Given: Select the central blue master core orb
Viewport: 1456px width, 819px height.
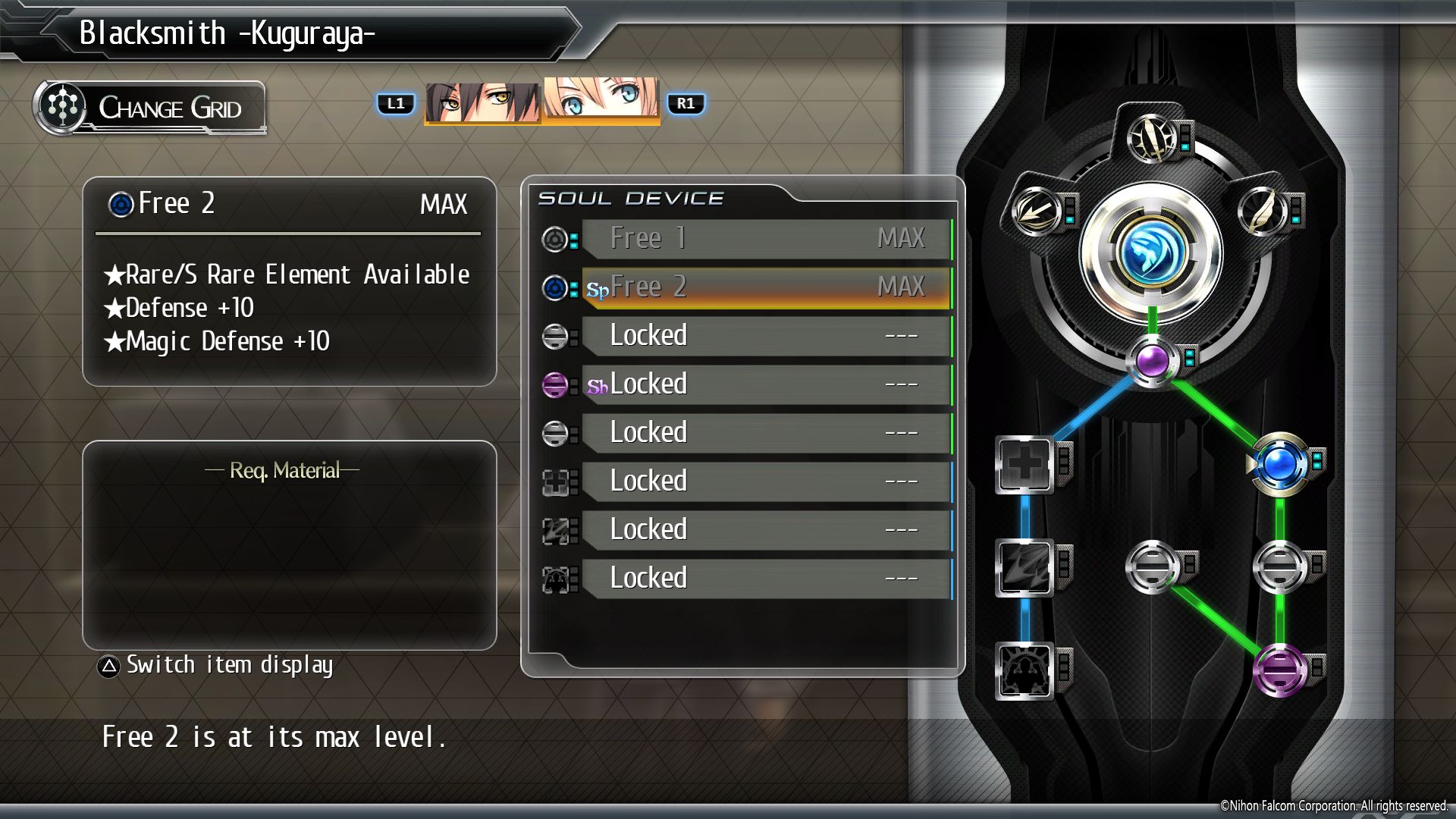Looking at the screenshot, I should coord(1151,255).
